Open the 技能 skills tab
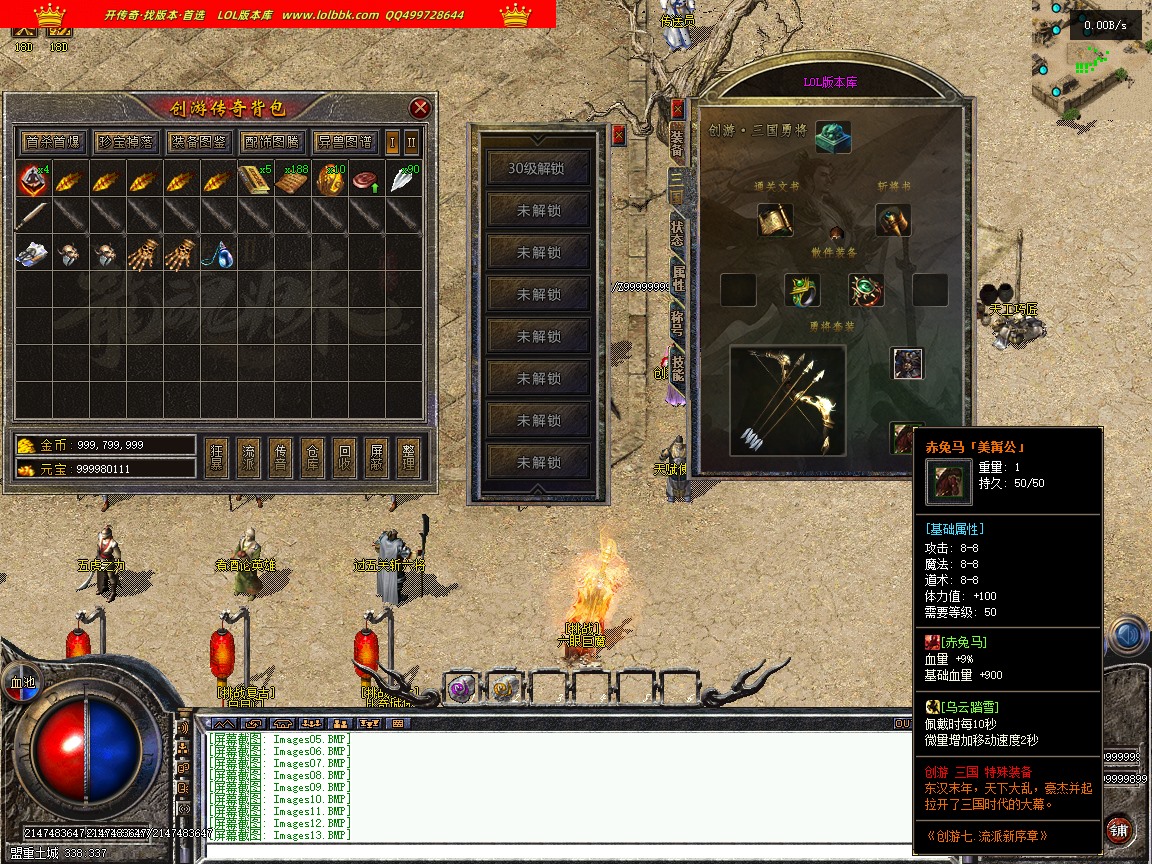 [677, 368]
